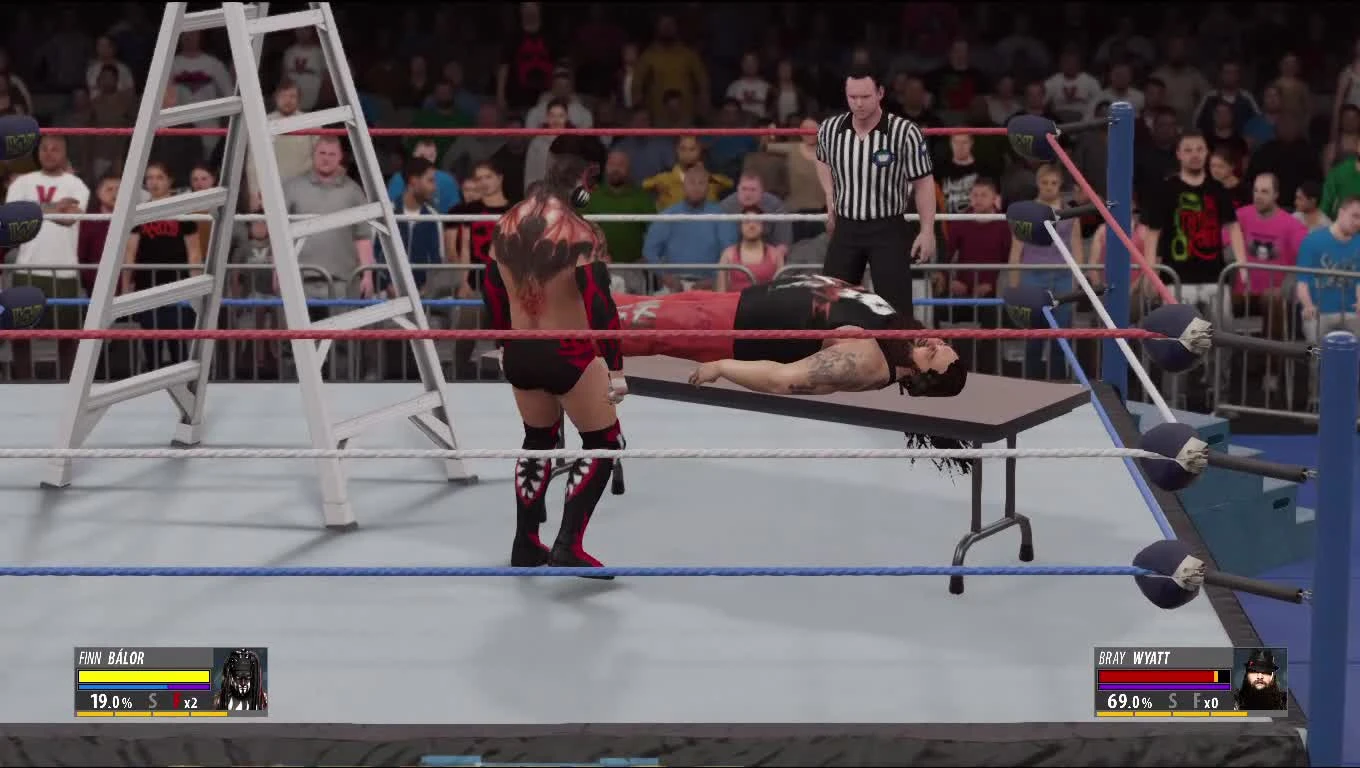The image size is (1360, 768).
Task: Toggle the second damage segment on Finn's limb meter
Action: pyautogui.click(x=133, y=714)
